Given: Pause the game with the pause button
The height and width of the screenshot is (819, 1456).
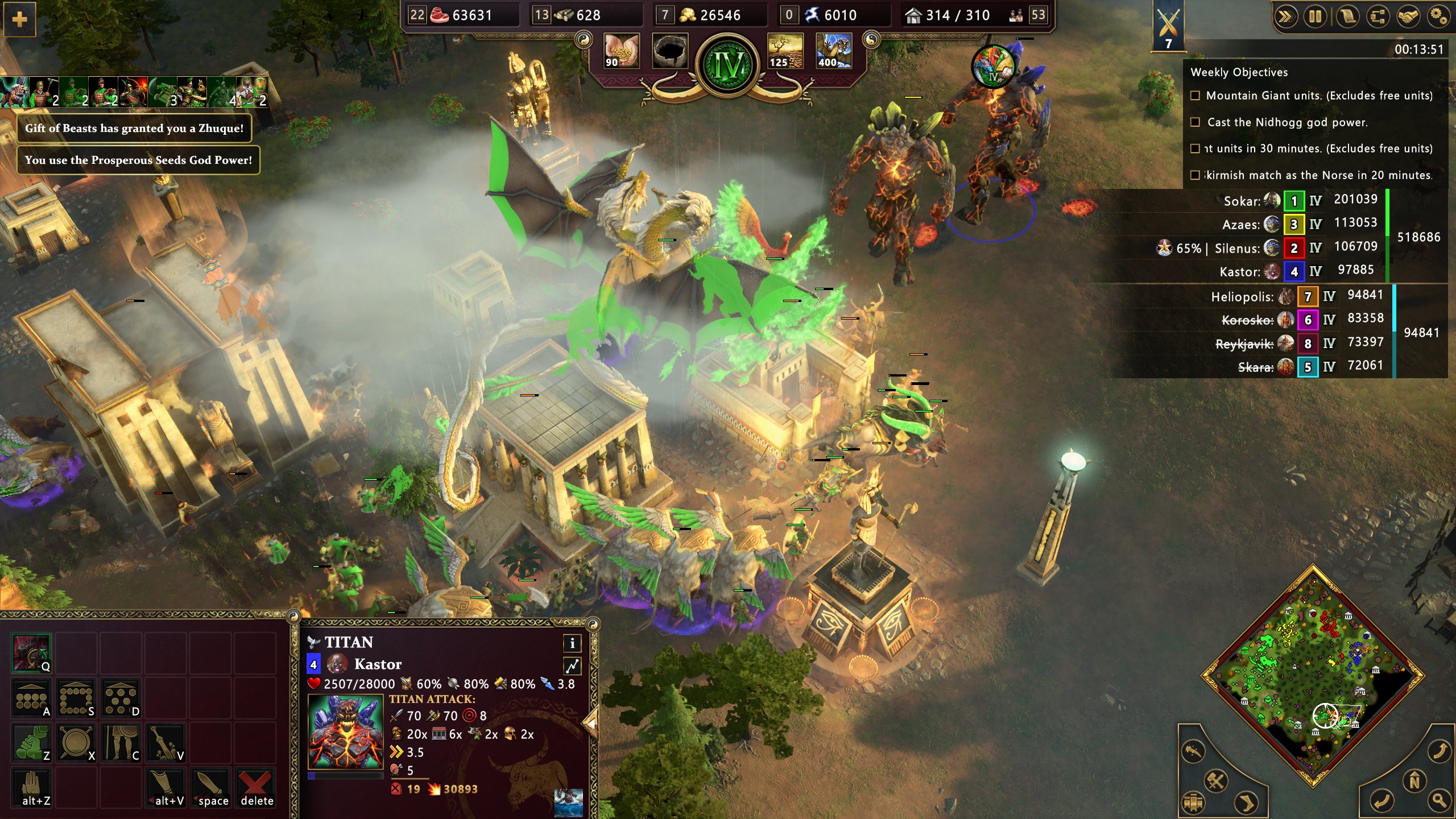Looking at the screenshot, I should coord(1315,16).
